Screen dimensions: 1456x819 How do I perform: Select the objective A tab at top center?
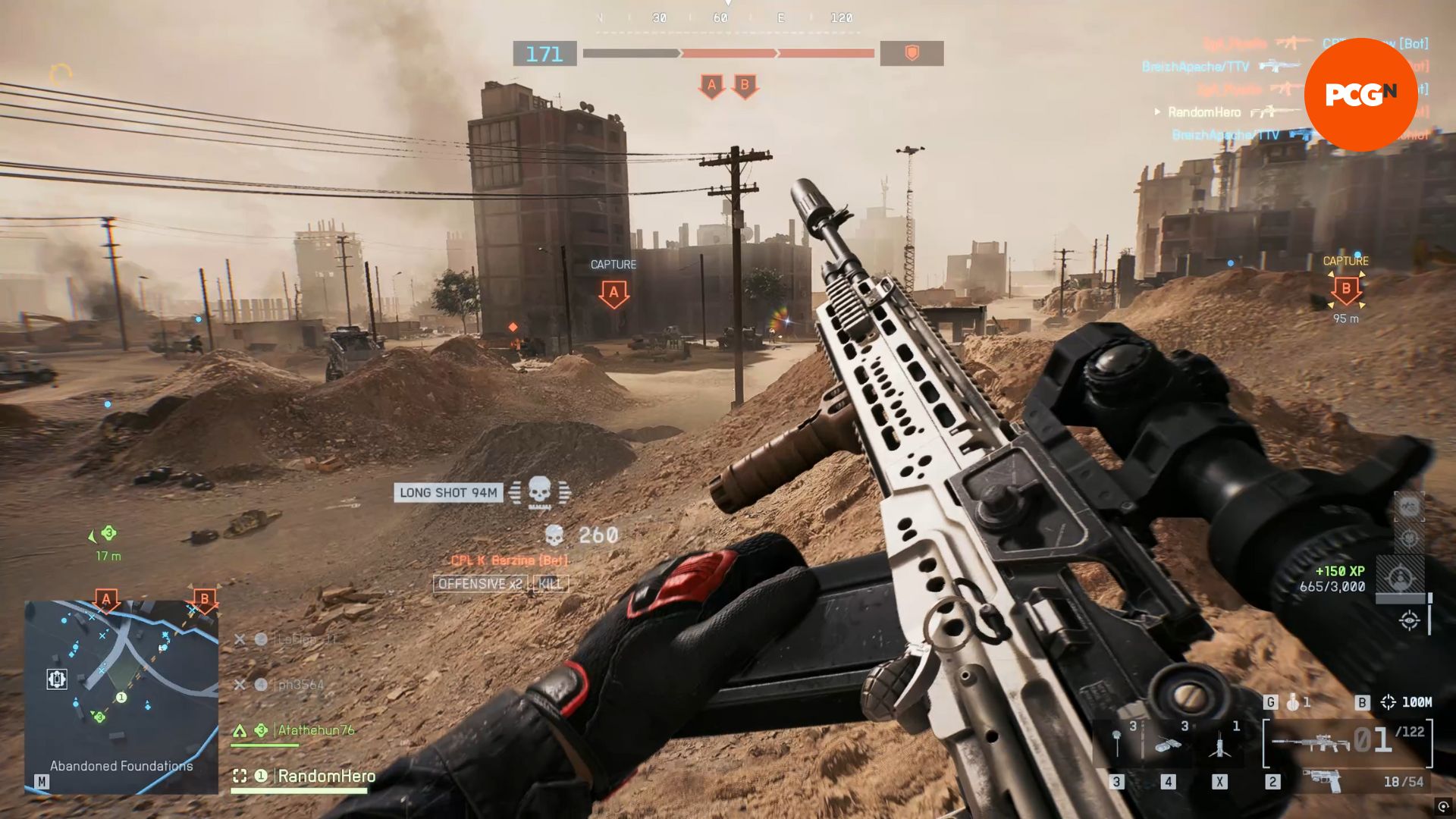point(711,86)
